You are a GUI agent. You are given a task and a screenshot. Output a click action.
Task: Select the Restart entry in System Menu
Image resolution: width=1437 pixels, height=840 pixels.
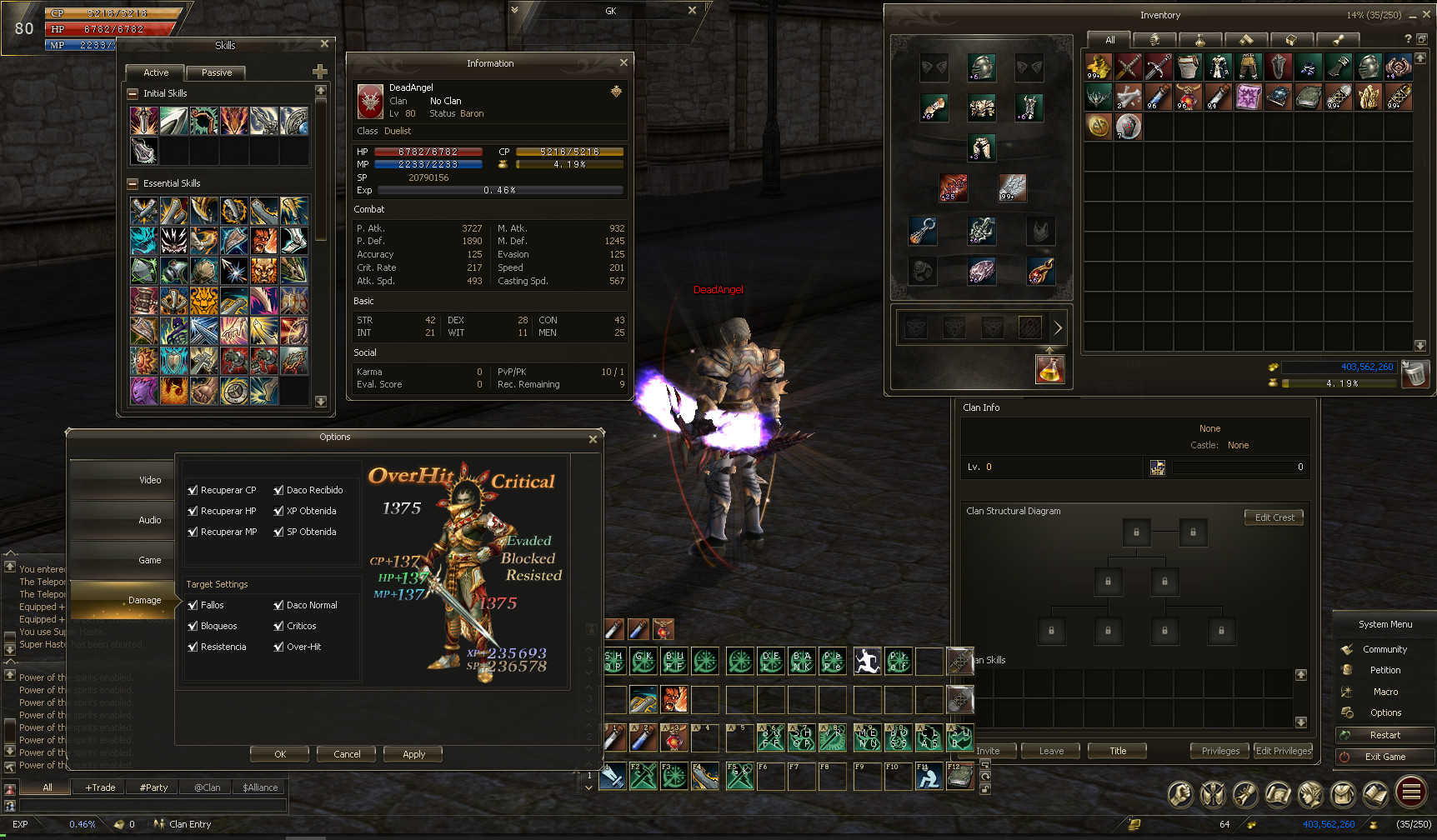pos(1384,735)
